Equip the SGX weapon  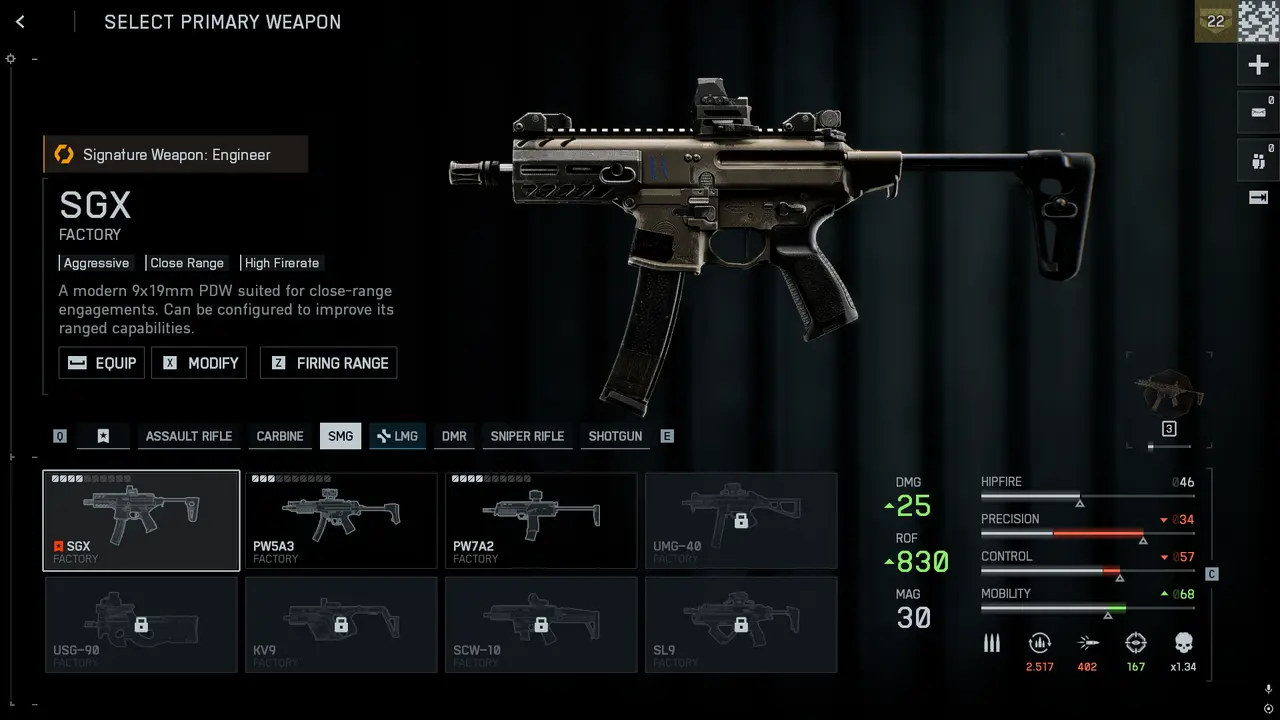click(102, 363)
